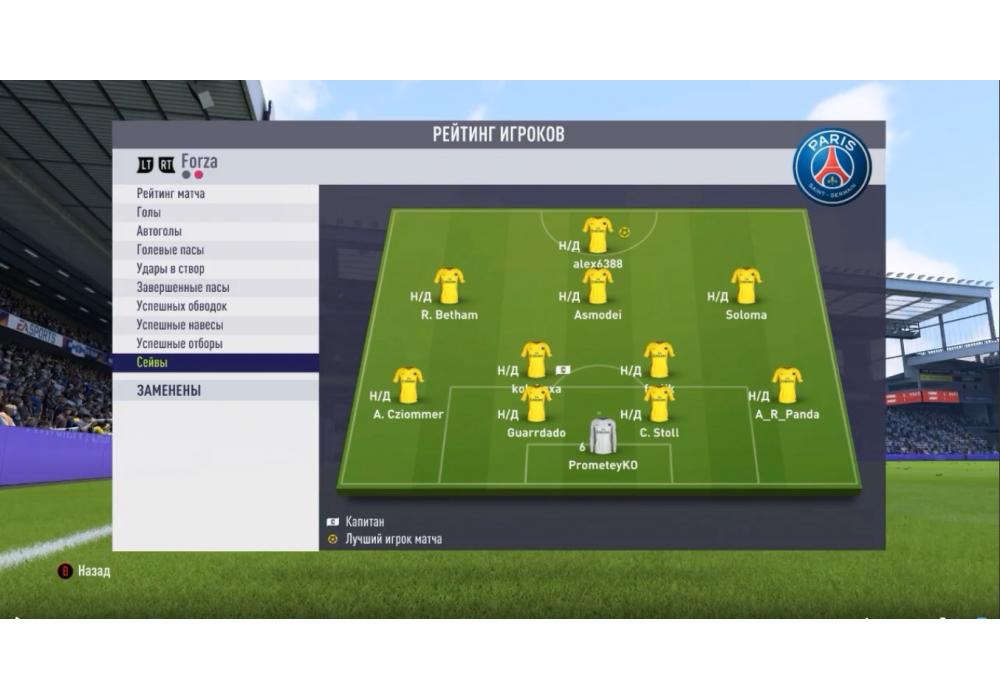Choose the Голы stat entry

click(149, 213)
